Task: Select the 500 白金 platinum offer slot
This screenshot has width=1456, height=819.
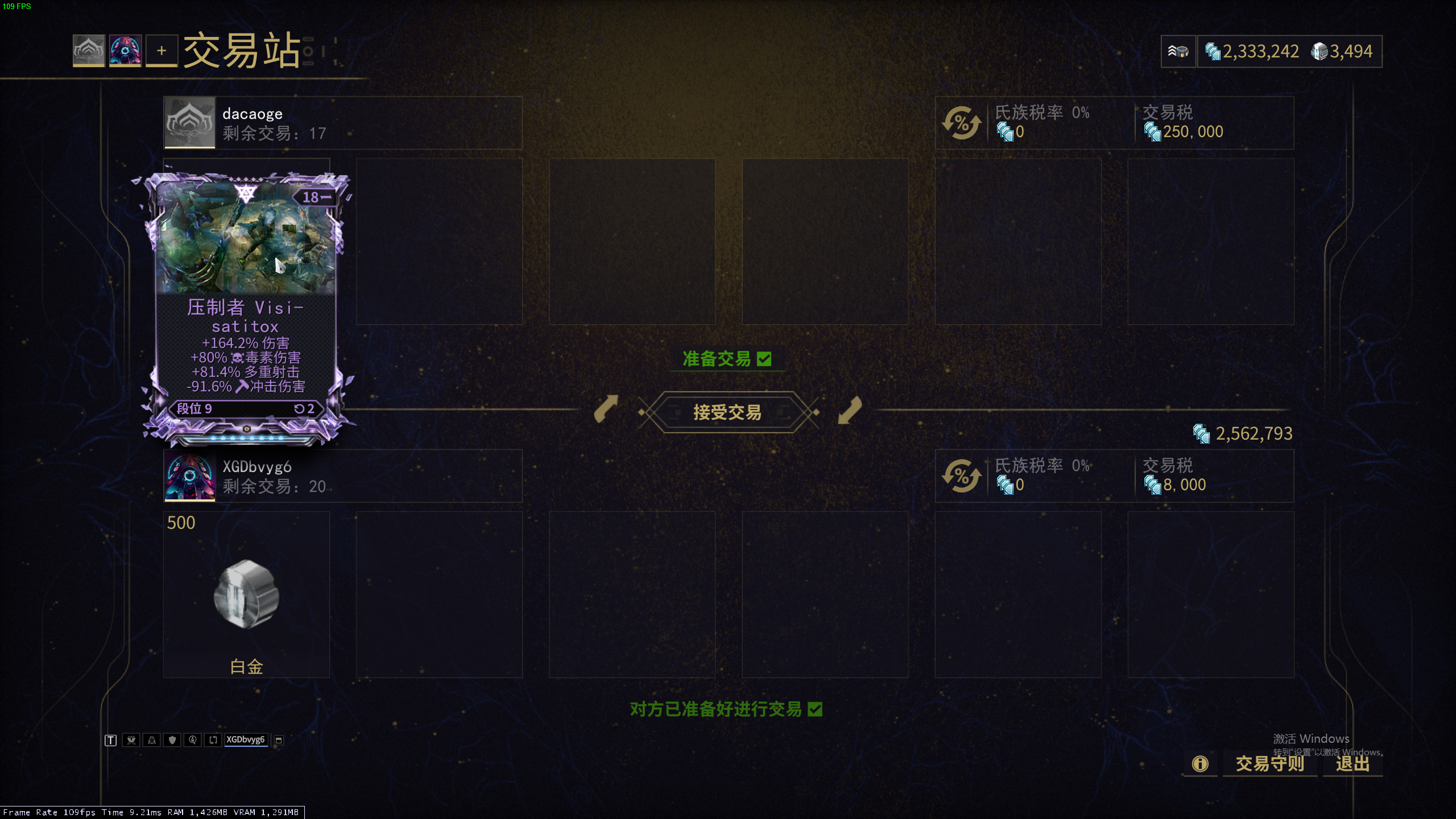Action: pos(246,594)
